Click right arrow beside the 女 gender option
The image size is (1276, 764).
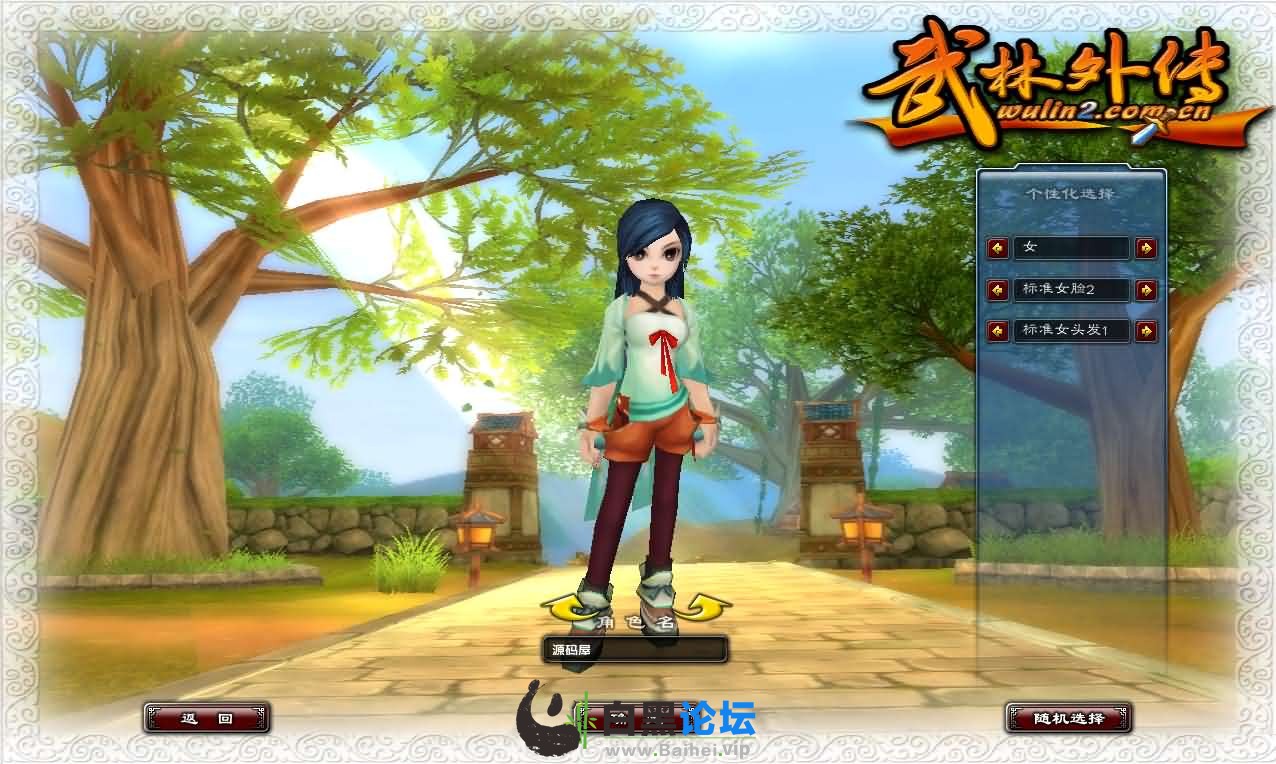coord(1146,248)
